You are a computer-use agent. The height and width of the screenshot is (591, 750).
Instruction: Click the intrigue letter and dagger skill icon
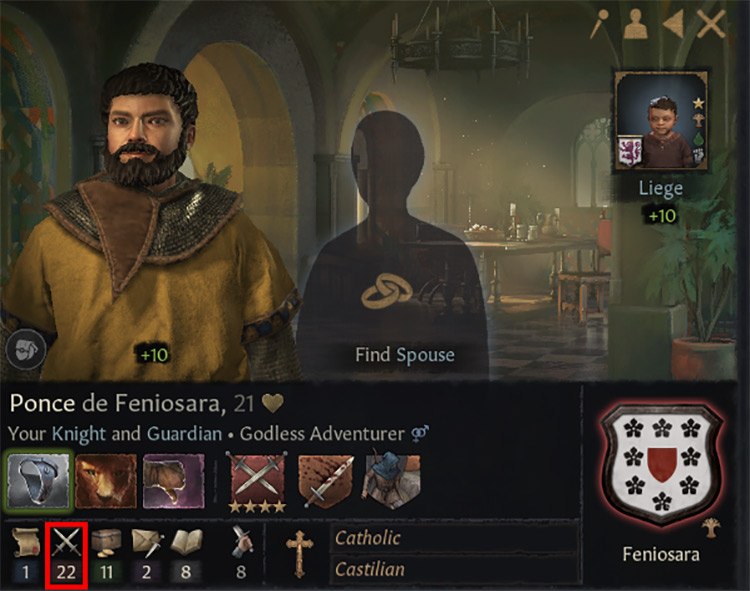coord(147,541)
